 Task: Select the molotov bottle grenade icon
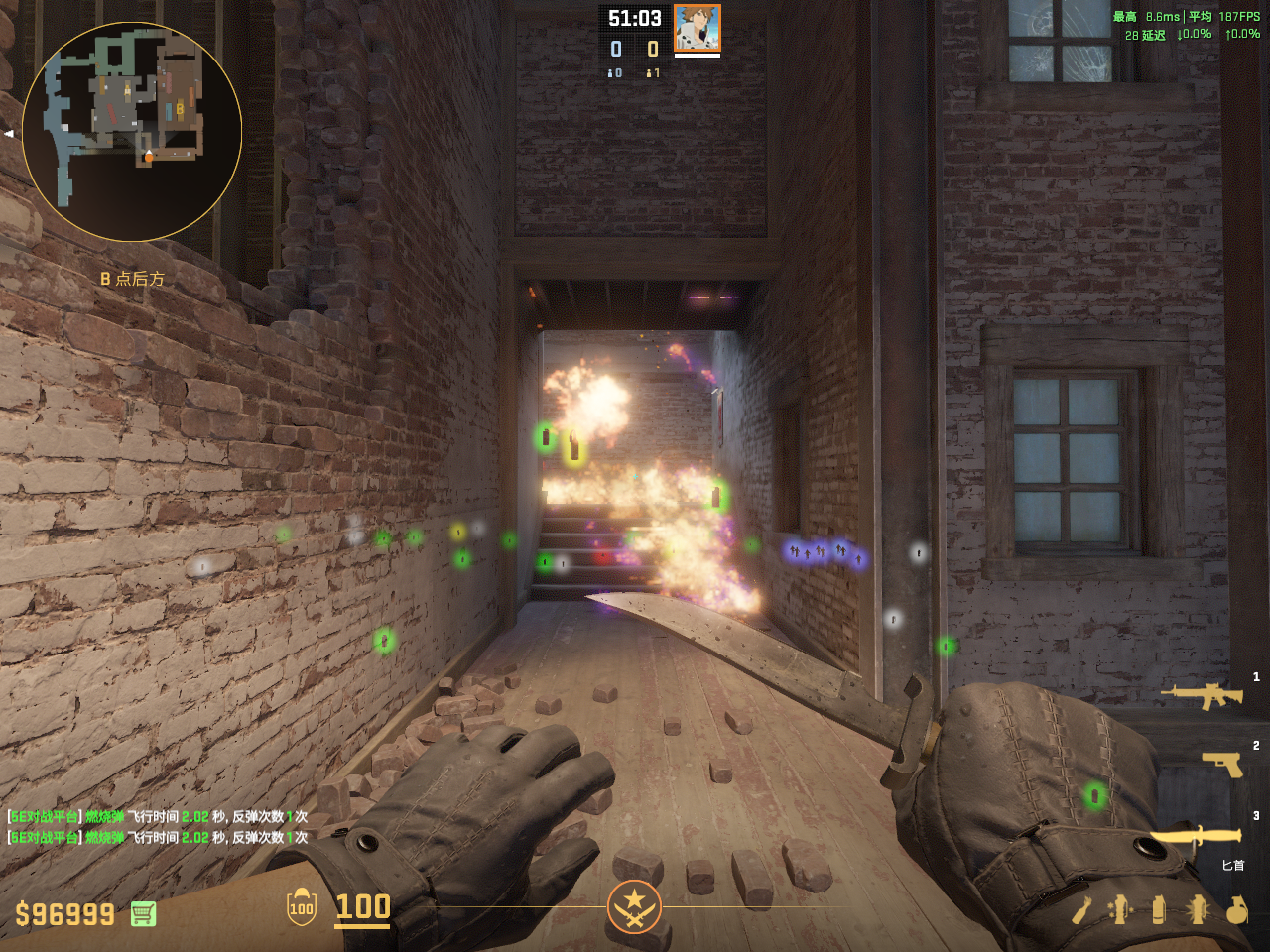1081,909
